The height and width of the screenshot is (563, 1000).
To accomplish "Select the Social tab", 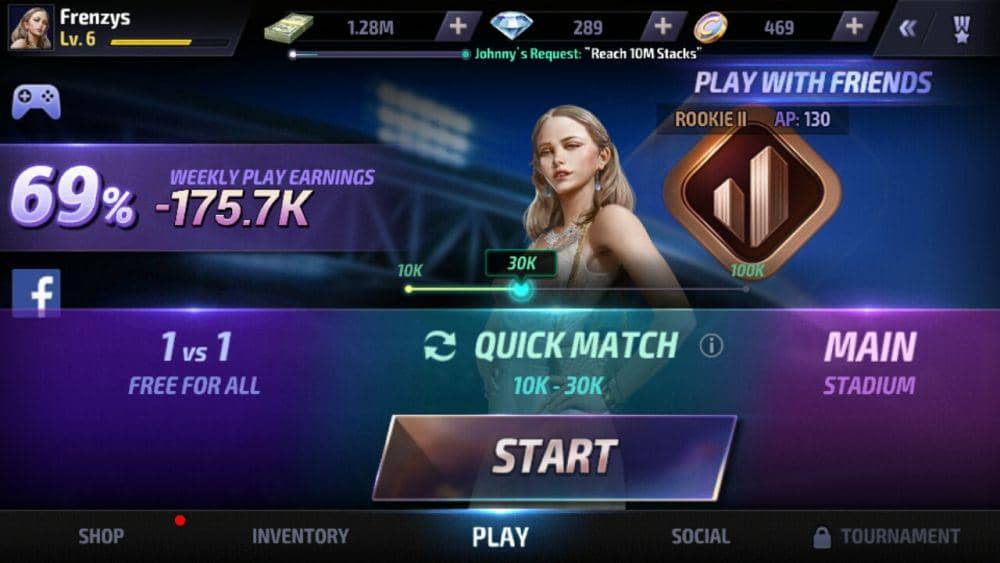I will [x=700, y=537].
